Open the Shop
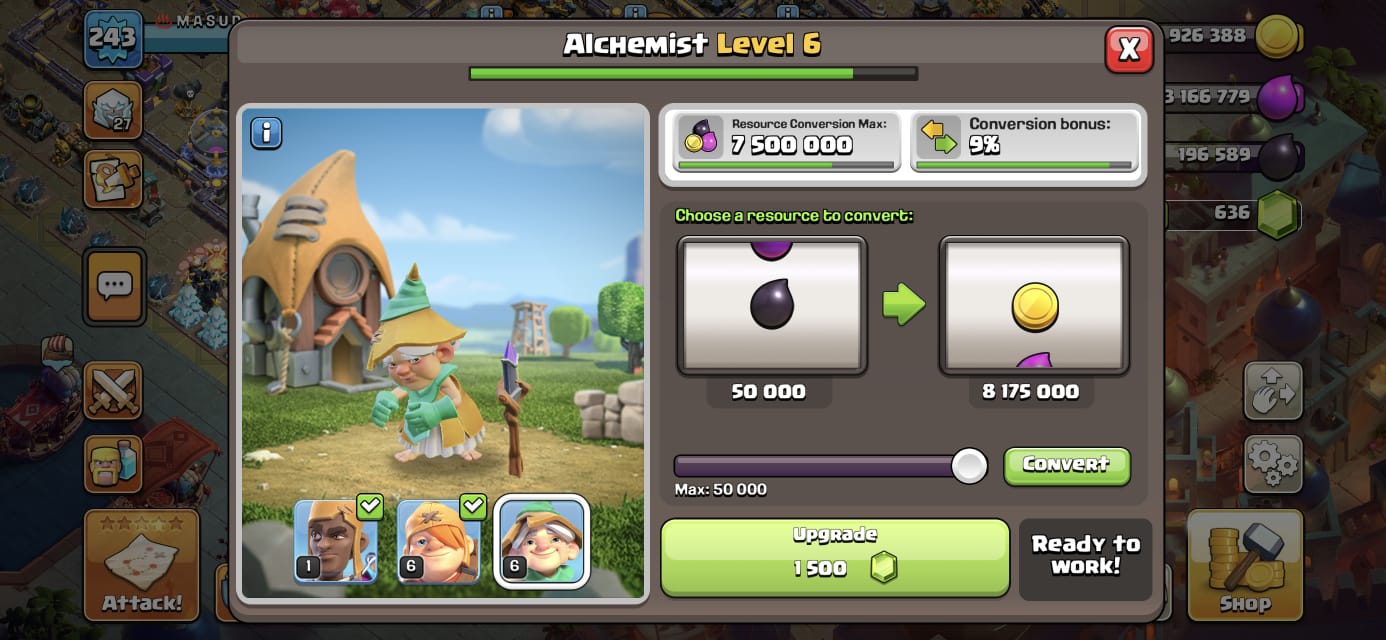The width and height of the screenshot is (1386, 640). (x=1245, y=563)
